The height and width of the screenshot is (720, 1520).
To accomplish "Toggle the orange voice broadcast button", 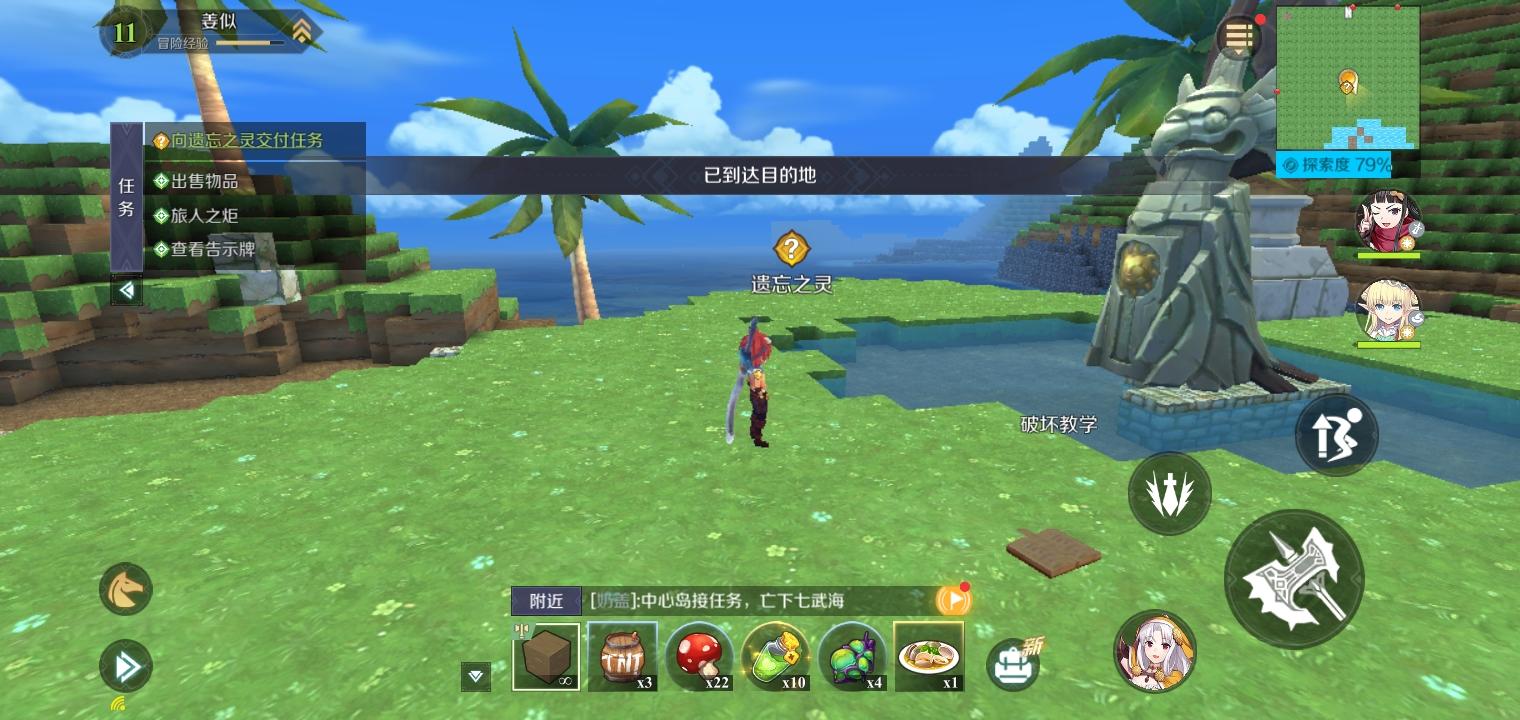I will pos(955,599).
